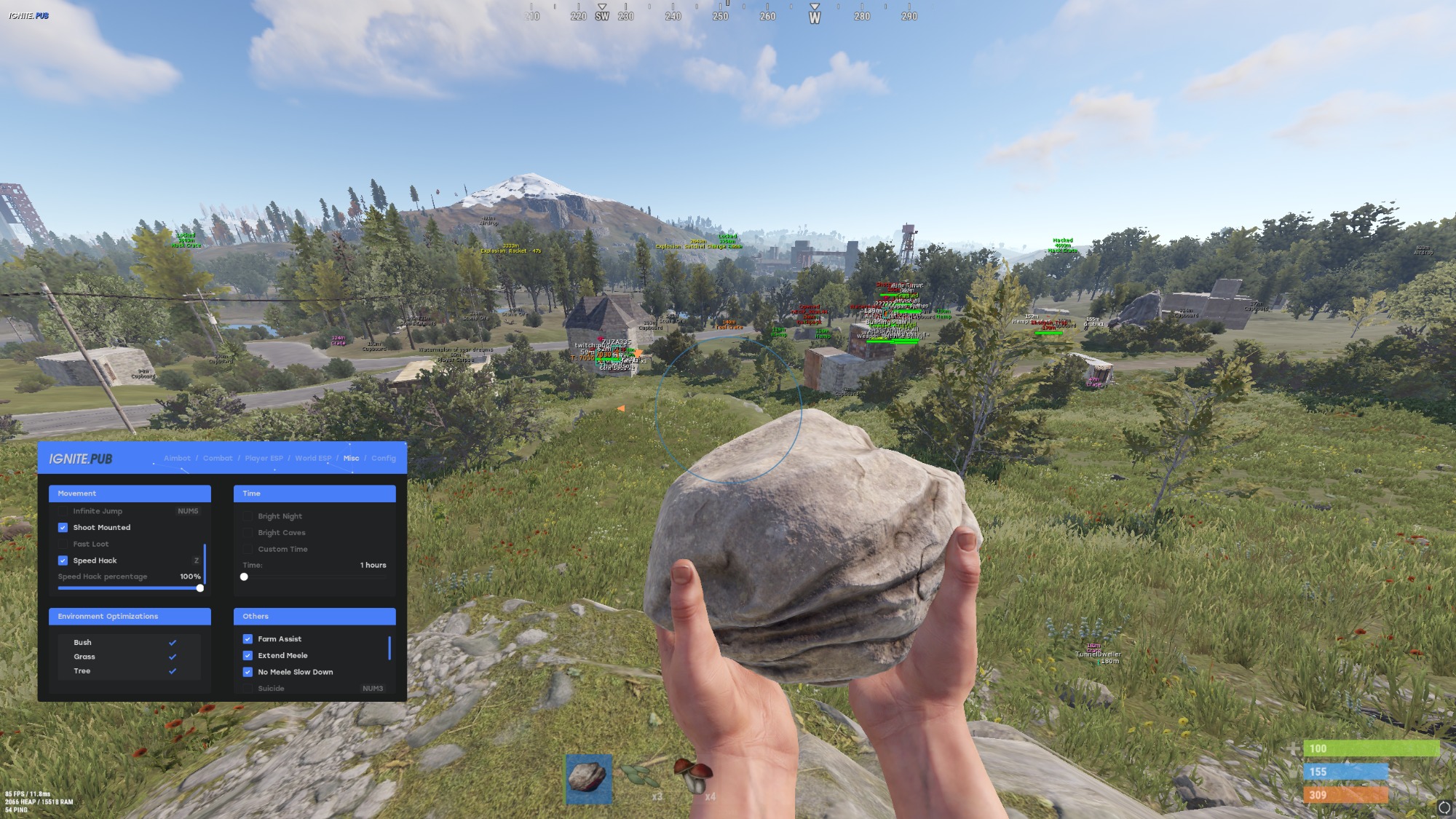
Task: Enable Bright Night option
Action: [248, 516]
